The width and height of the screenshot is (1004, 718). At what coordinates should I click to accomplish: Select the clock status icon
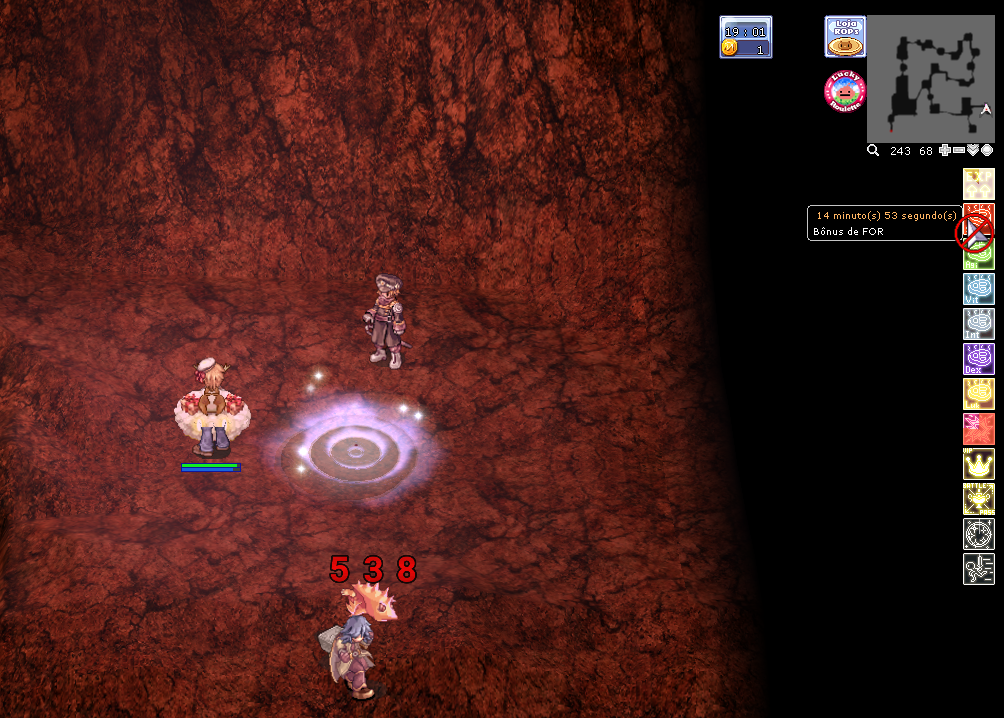pos(979,534)
